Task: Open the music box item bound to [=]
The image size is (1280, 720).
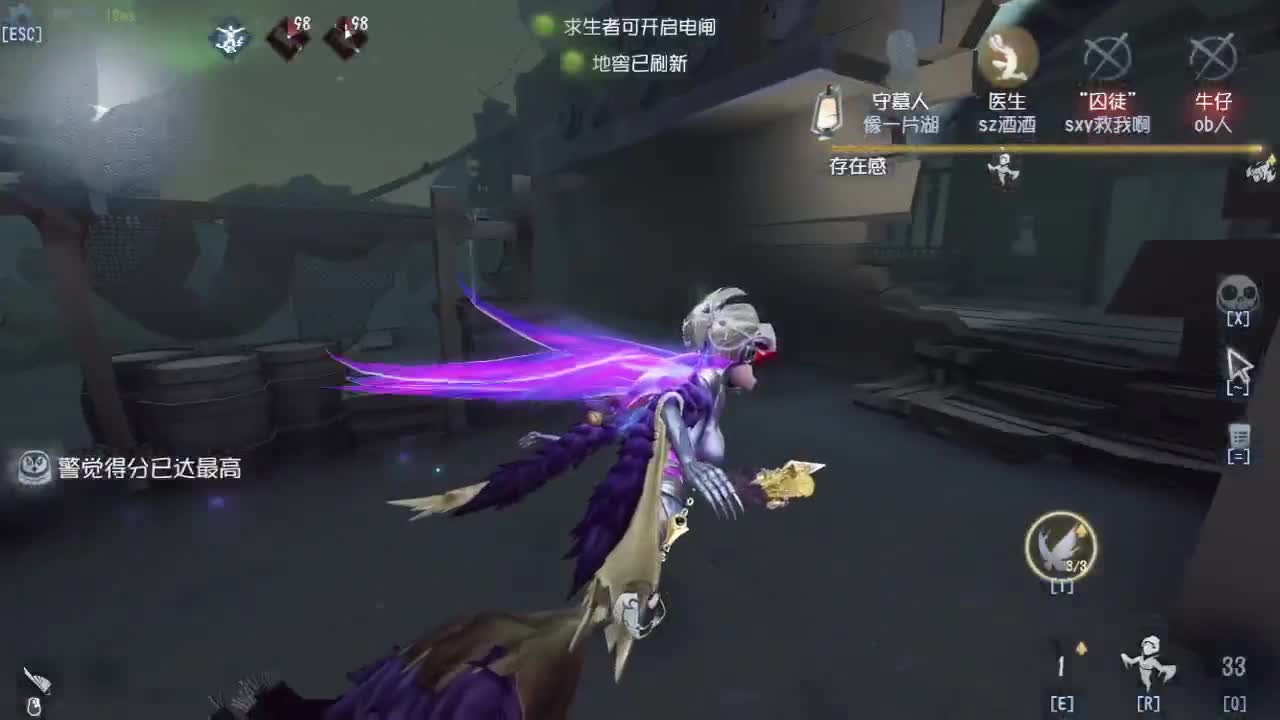Action: 1240,435
